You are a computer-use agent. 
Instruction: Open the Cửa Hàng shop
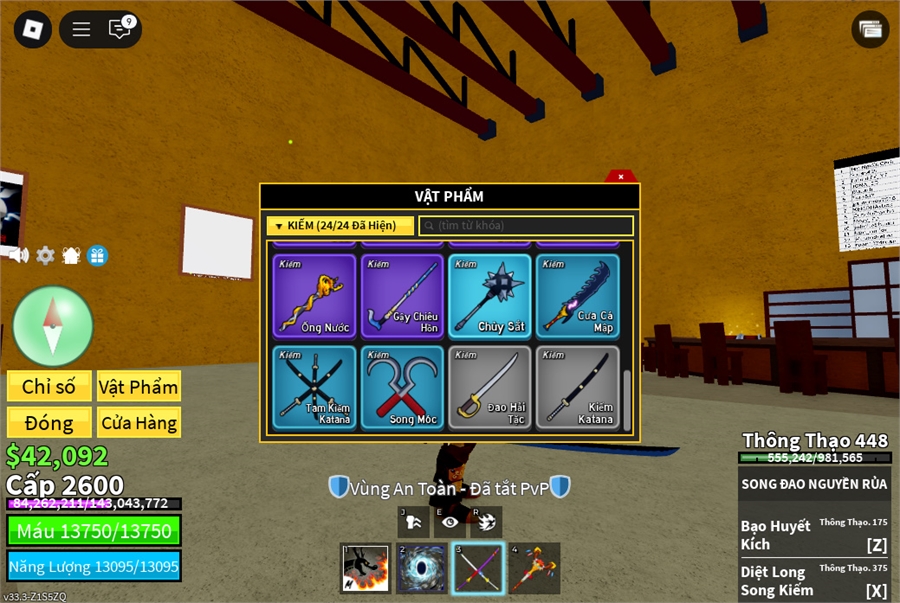click(x=139, y=422)
